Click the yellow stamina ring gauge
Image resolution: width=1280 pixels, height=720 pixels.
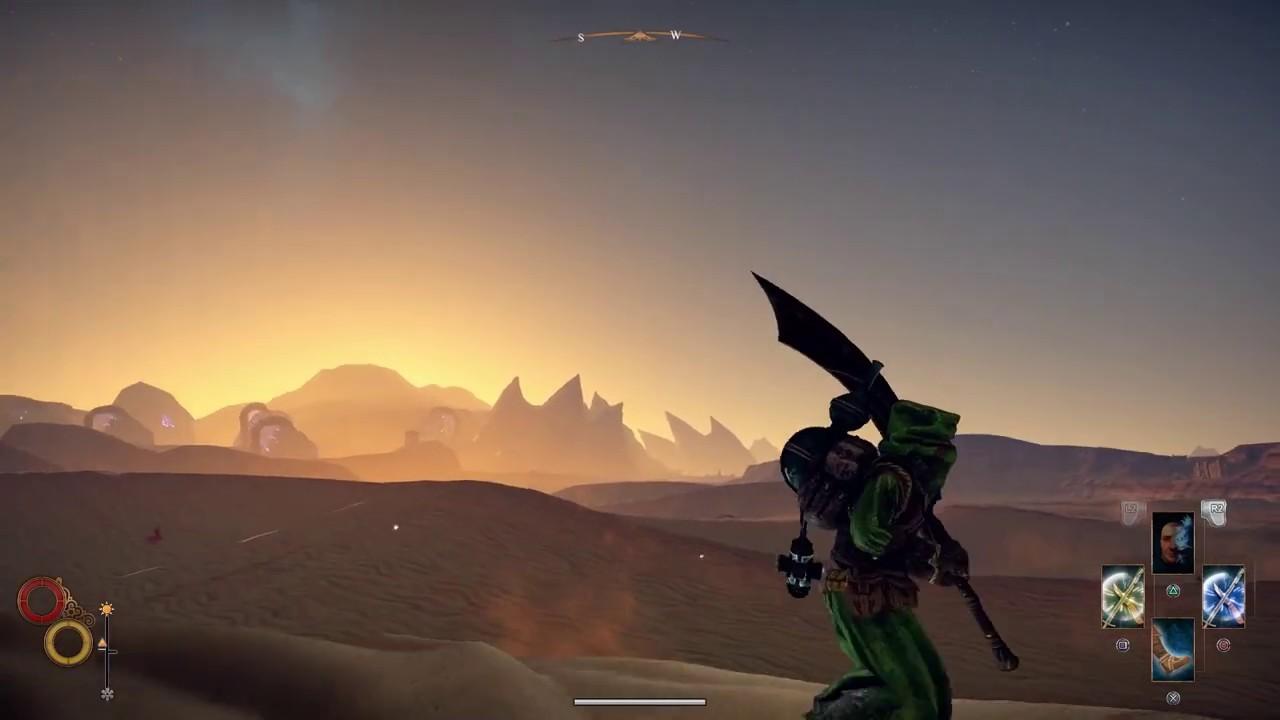click(x=67, y=642)
